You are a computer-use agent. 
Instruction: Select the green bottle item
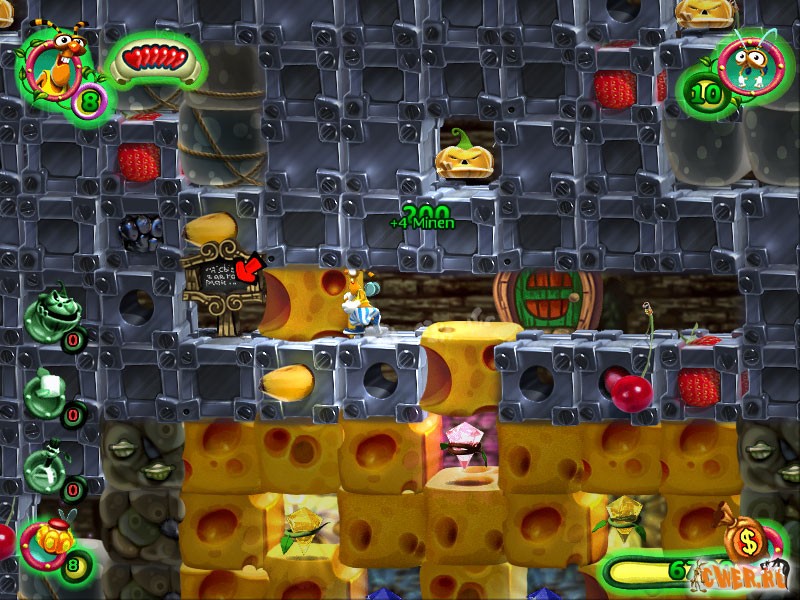pyautogui.click(x=47, y=463)
